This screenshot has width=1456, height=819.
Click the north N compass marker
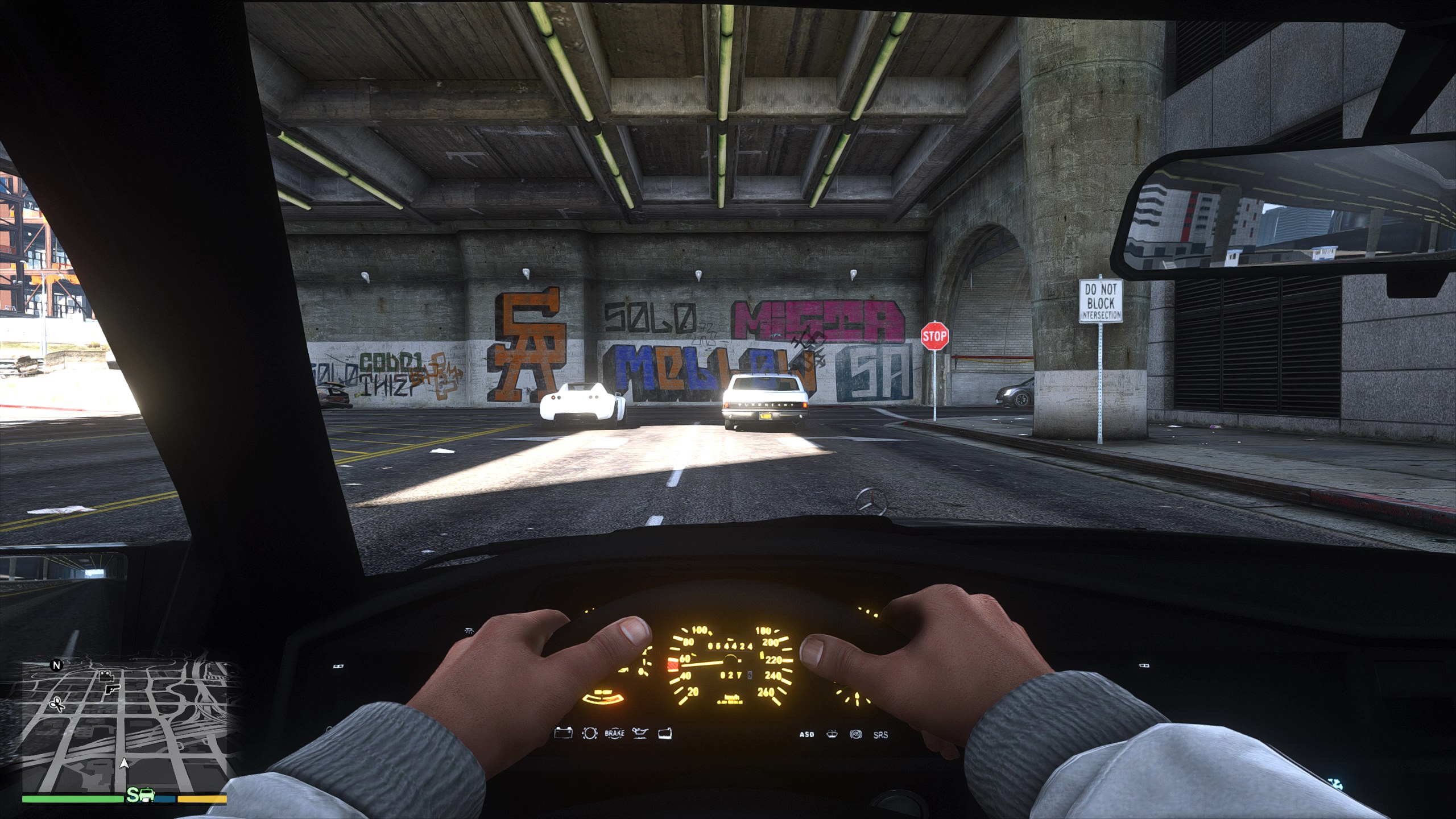click(x=56, y=665)
